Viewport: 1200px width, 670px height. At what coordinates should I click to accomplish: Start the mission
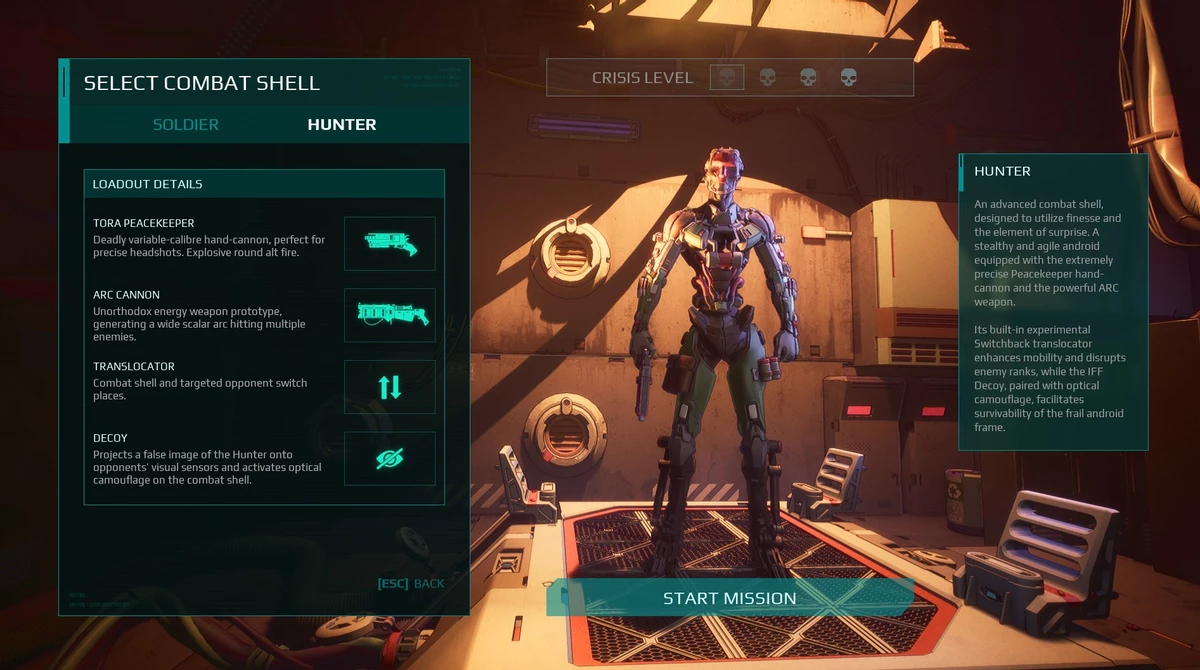point(730,598)
